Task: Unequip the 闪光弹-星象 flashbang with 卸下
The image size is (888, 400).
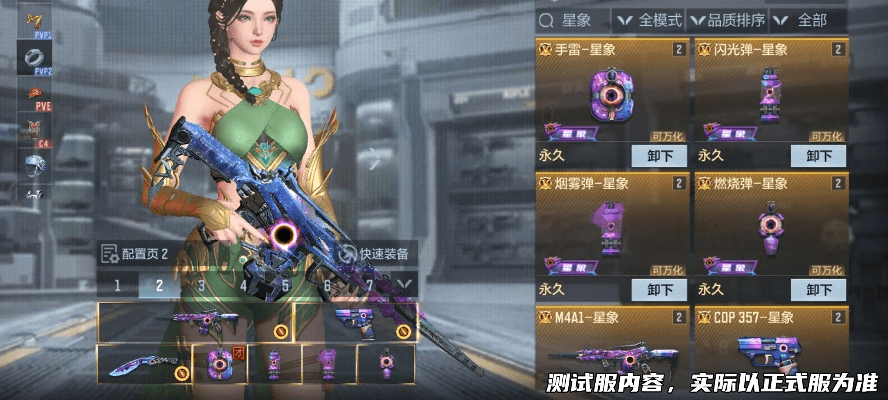Action: point(818,156)
